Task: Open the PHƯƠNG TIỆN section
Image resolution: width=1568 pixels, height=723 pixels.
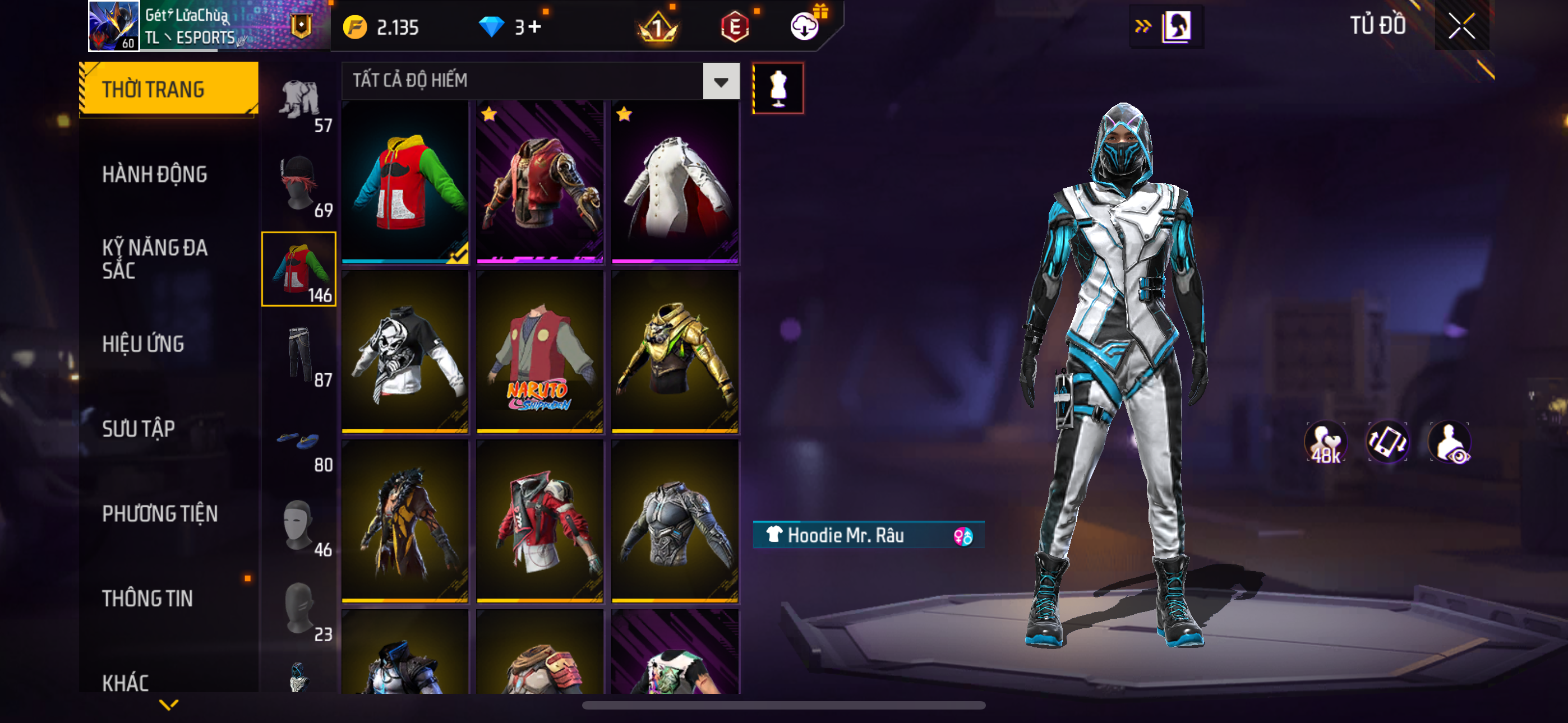Action: [159, 513]
